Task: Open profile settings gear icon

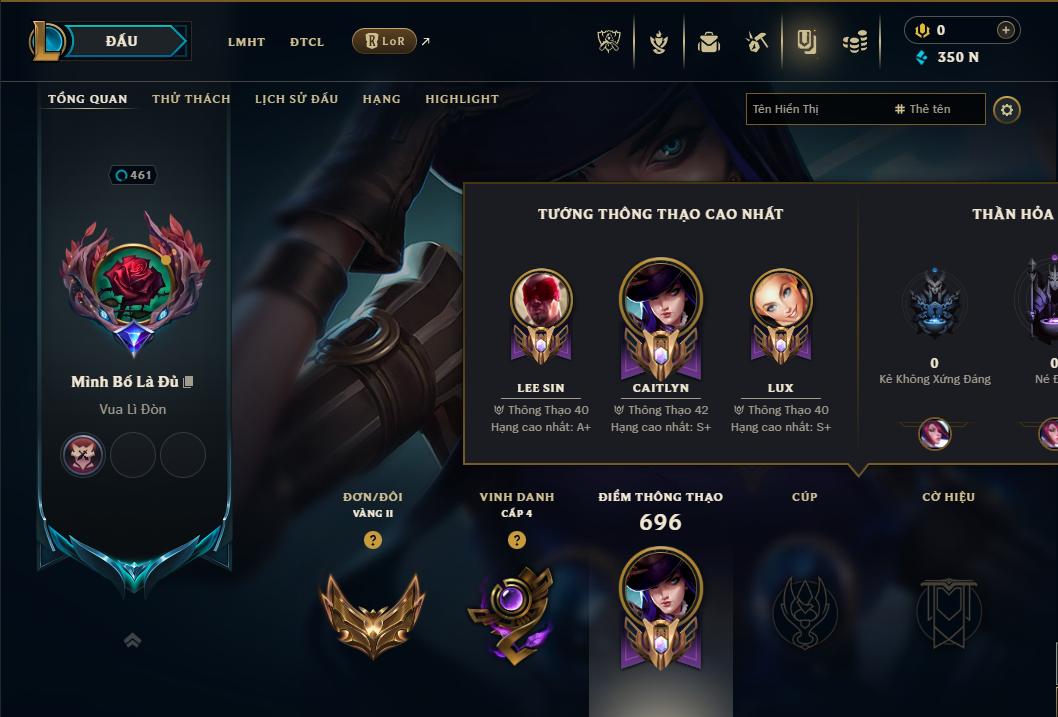Action: 1007,109
